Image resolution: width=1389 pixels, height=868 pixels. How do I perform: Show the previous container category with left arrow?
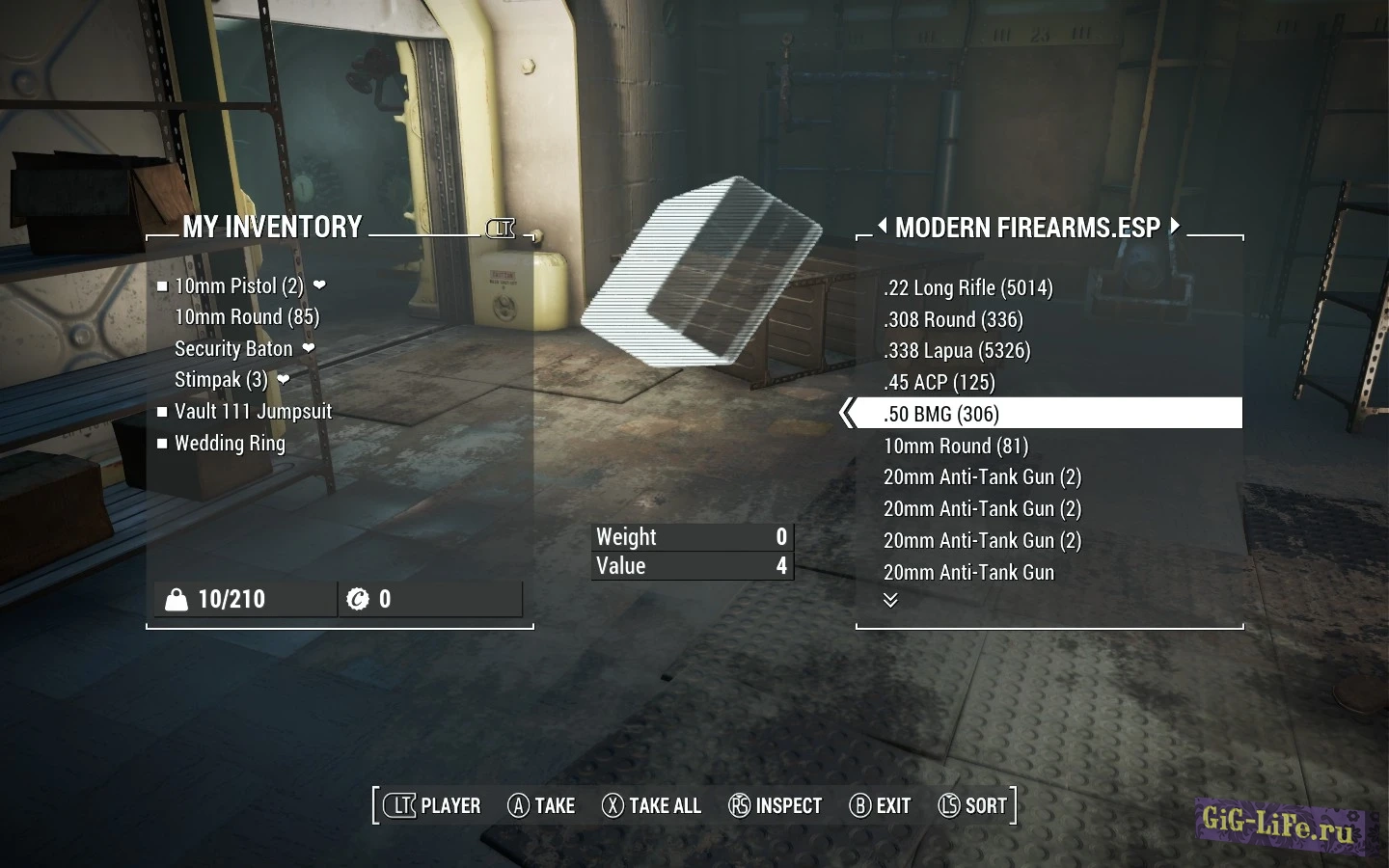coord(882,226)
